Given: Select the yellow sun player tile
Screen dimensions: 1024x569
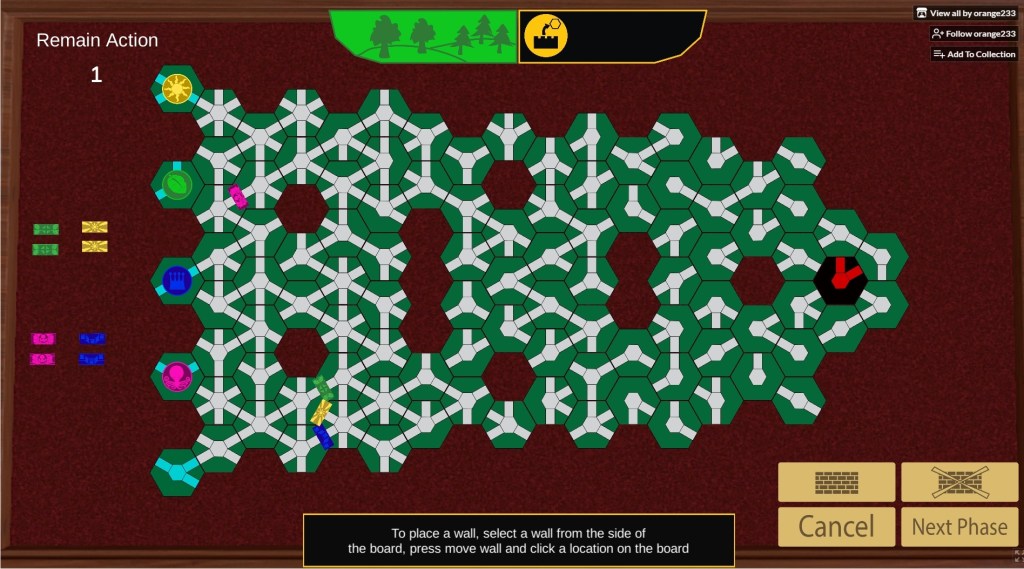Looking at the screenshot, I should (x=177, y=88).
